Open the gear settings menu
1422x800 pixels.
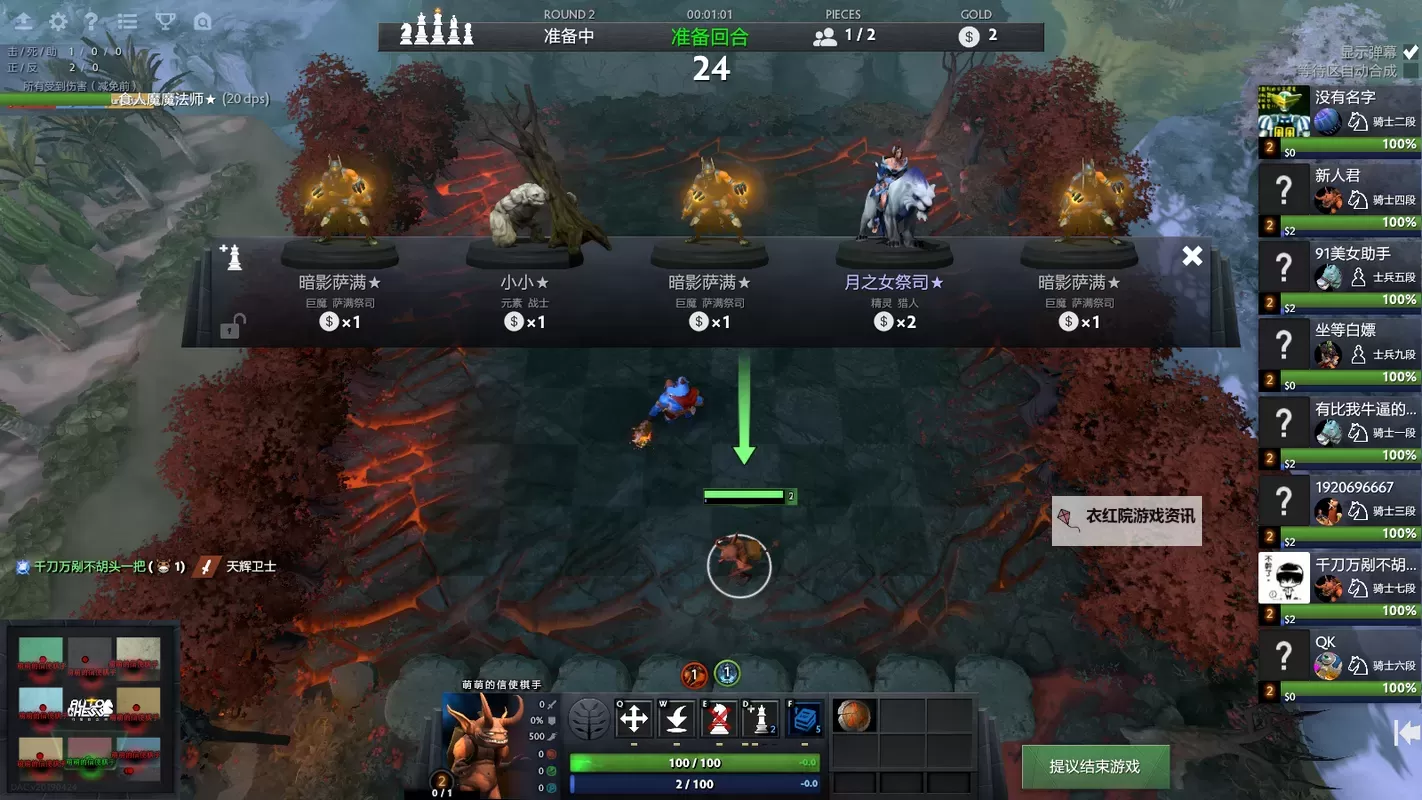click(59, 21)
